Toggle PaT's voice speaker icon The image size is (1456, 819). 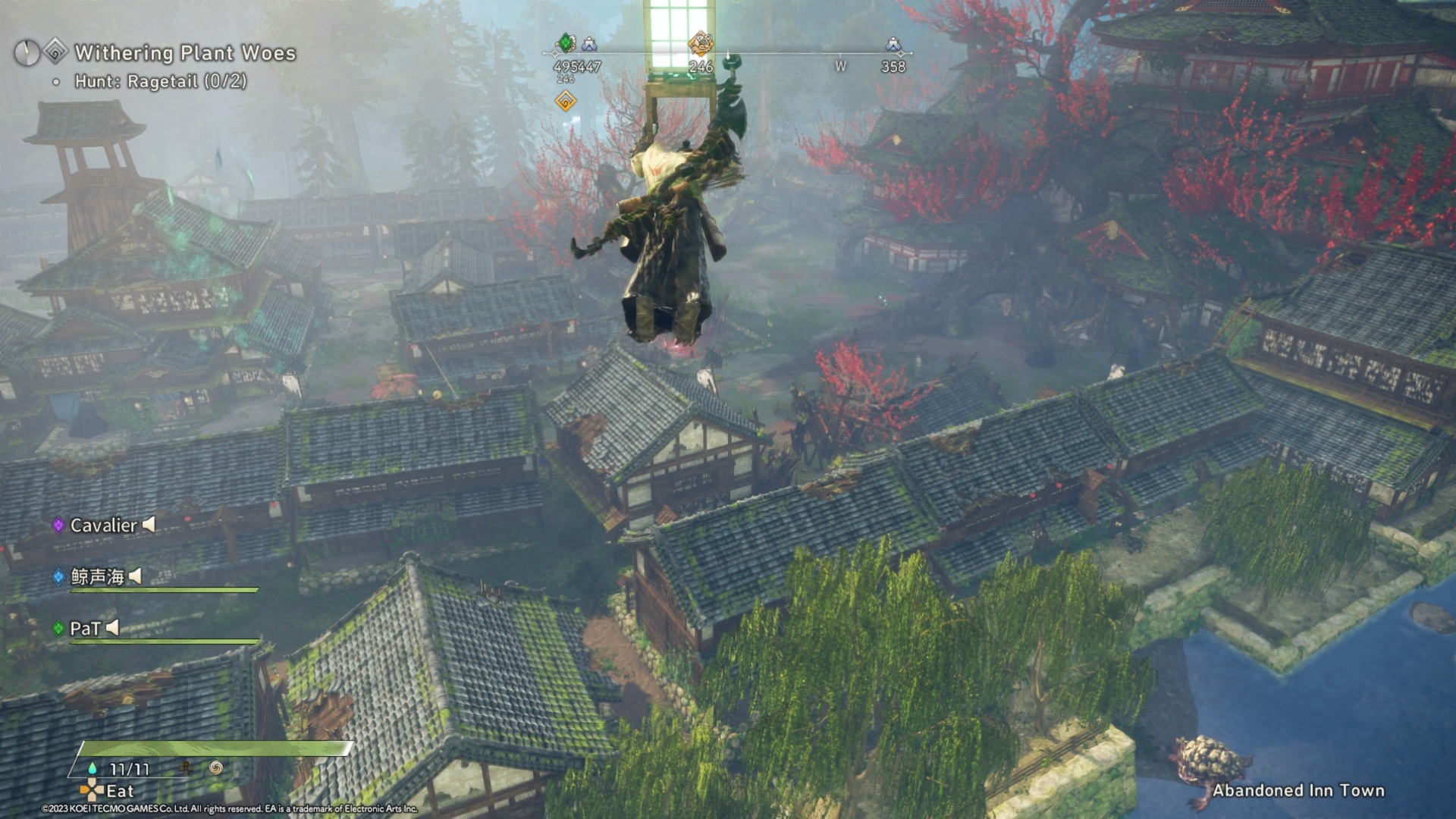point(112,627)
